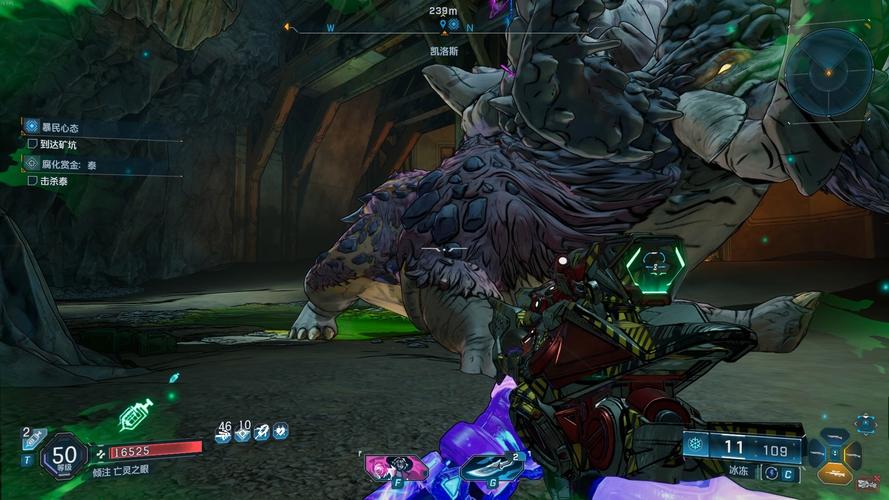This screenshot has width=889, height=500.
Task: Click the heart status effect icon
Action: pos(281,433)
